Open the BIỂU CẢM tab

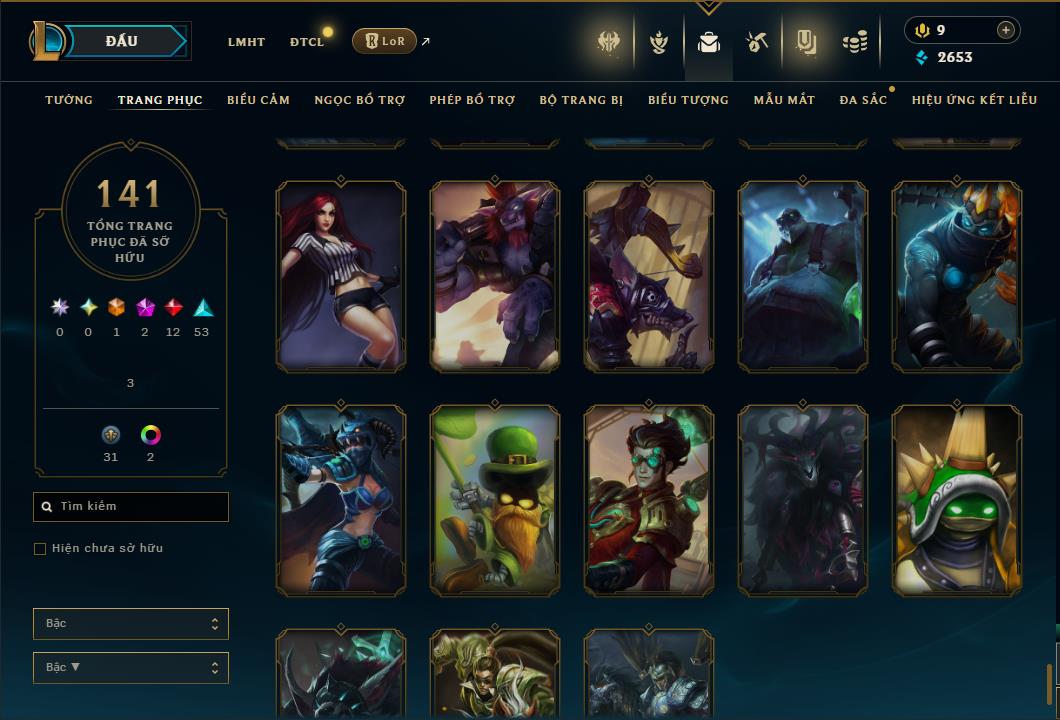pyautogui.click(x=258, y=100)
